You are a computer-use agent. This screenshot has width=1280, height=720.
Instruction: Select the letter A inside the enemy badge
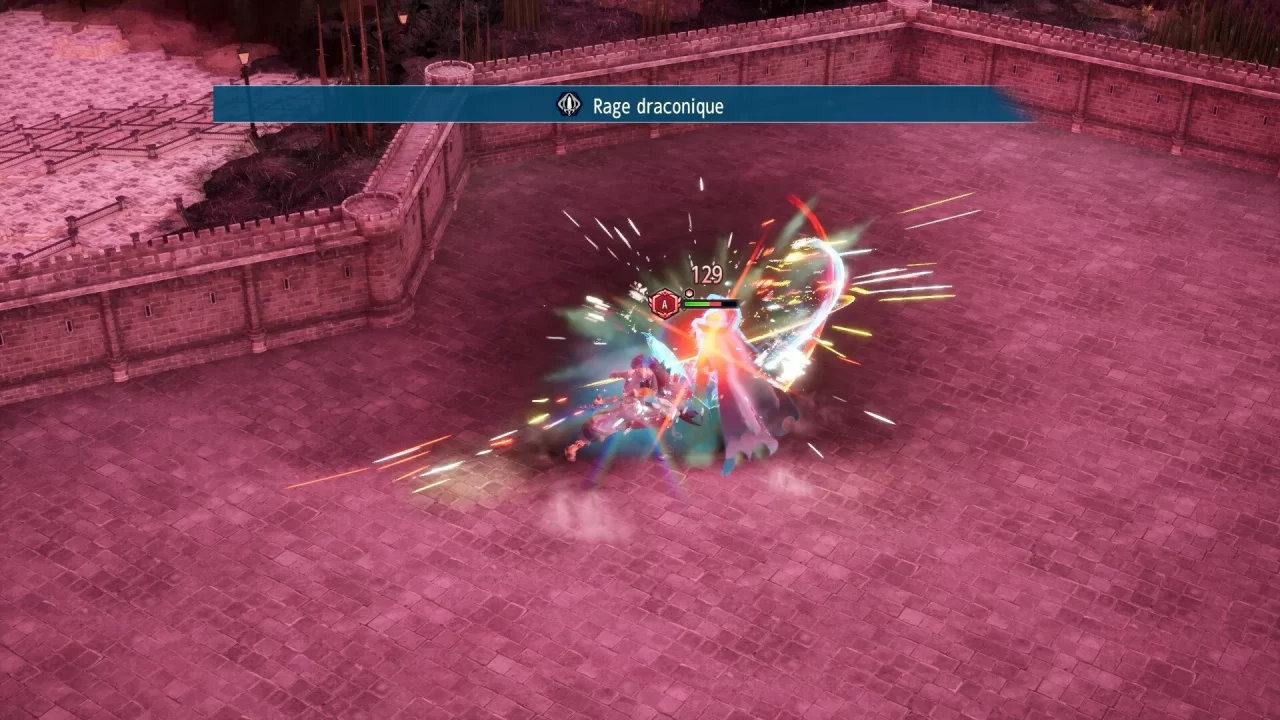[x=664, y=305]
